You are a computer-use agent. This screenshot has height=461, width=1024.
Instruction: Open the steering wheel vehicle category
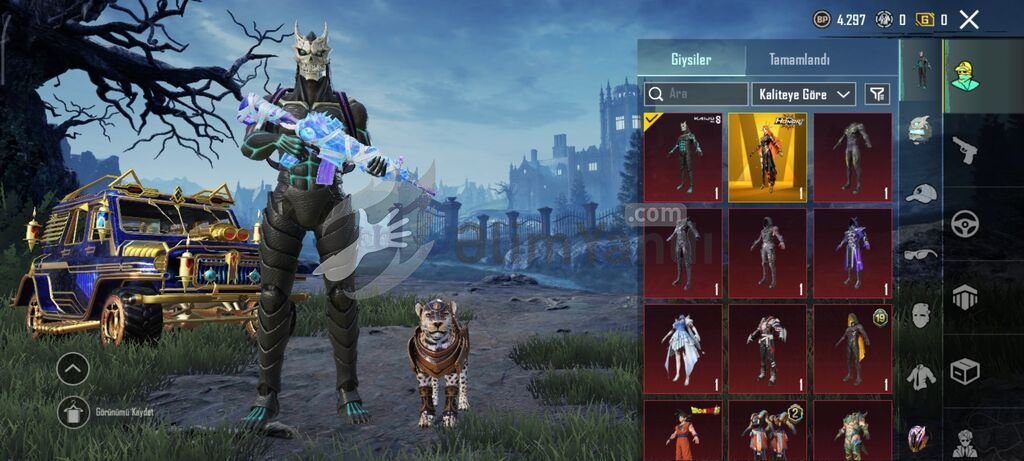(x=965, y=222)
